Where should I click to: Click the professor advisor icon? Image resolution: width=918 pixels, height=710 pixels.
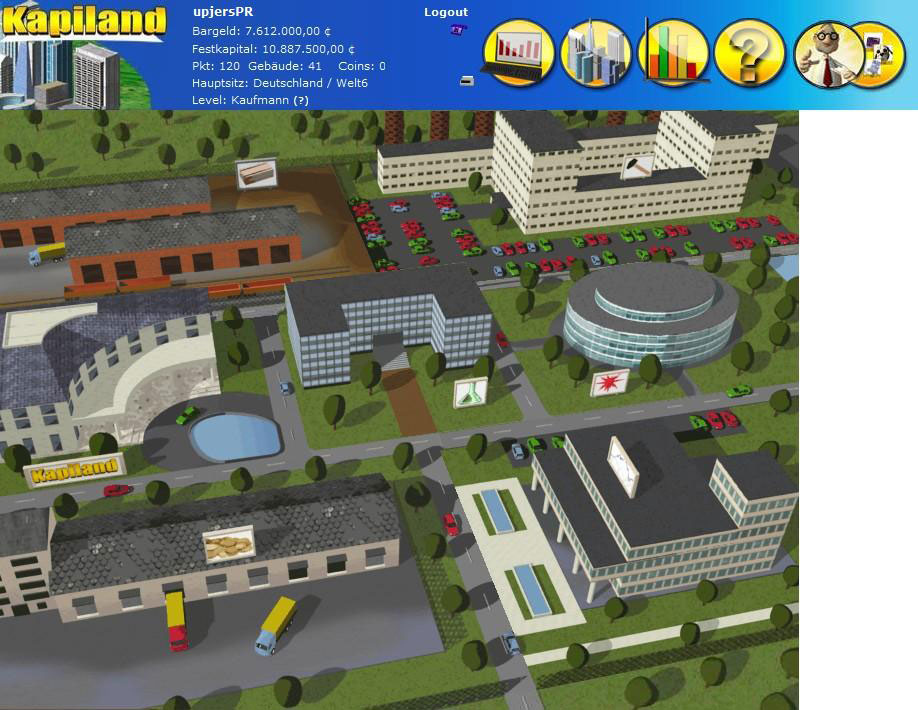[x=826, y=53]
